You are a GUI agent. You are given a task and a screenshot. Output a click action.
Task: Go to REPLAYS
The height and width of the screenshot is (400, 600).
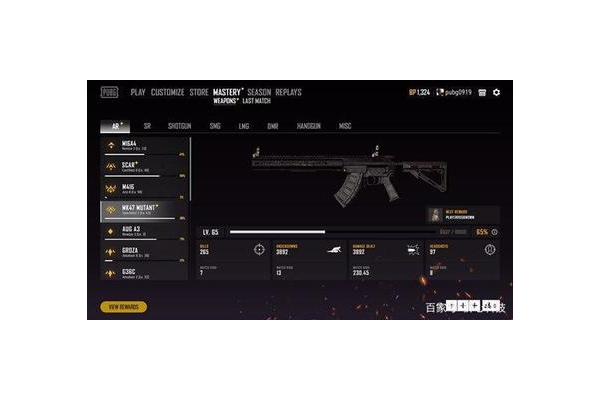tap(288, 93)
